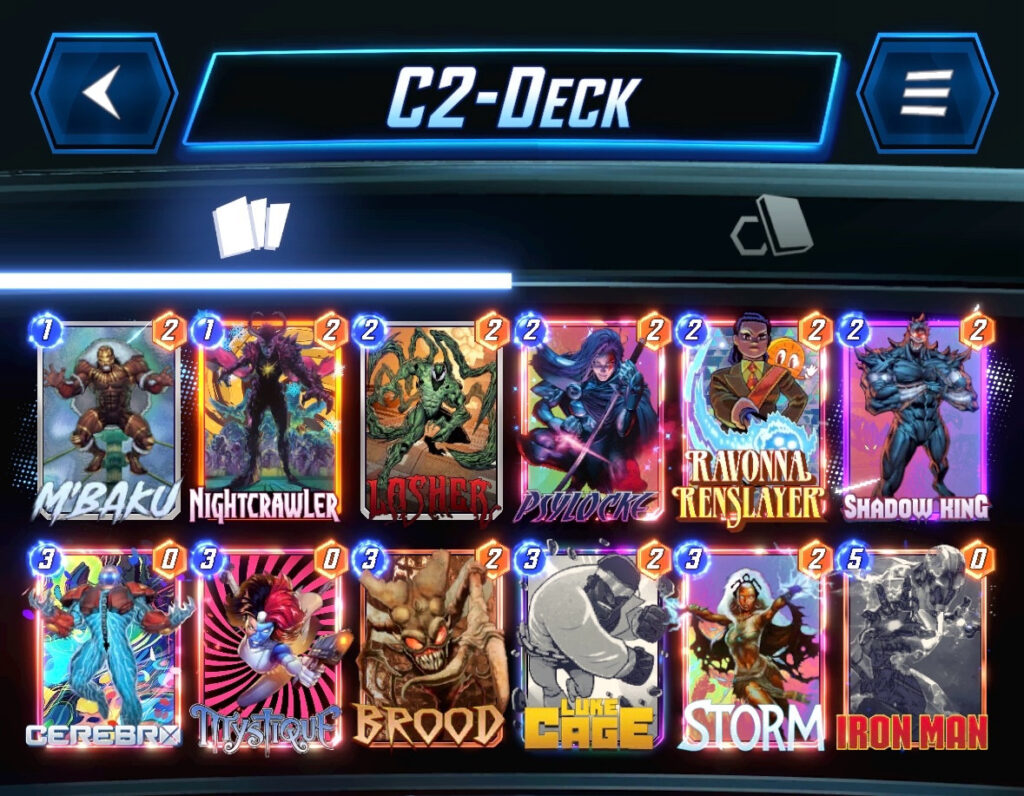Choose the Lasher card

point(430,420)
